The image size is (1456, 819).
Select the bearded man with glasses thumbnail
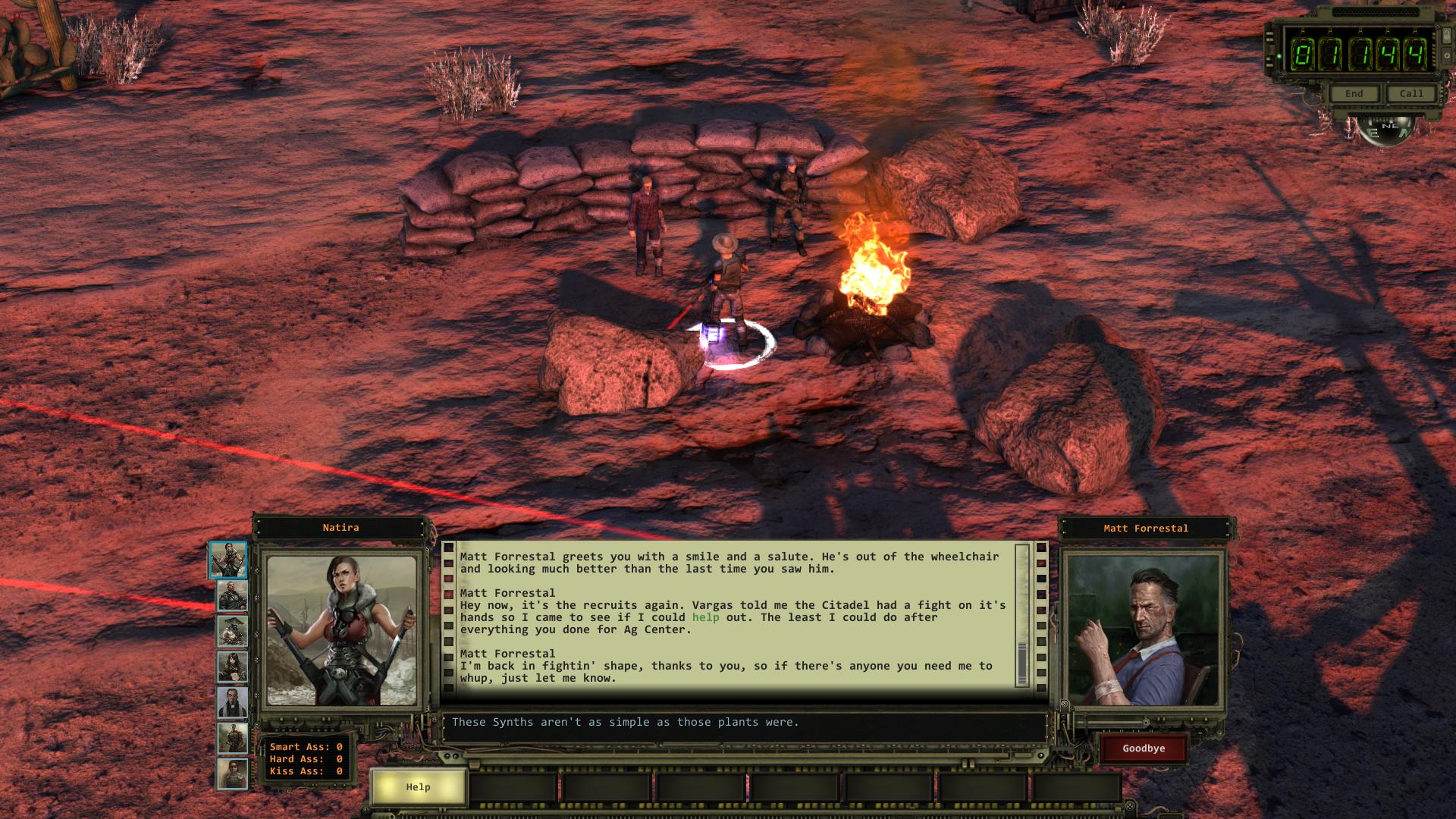[232, 703]
